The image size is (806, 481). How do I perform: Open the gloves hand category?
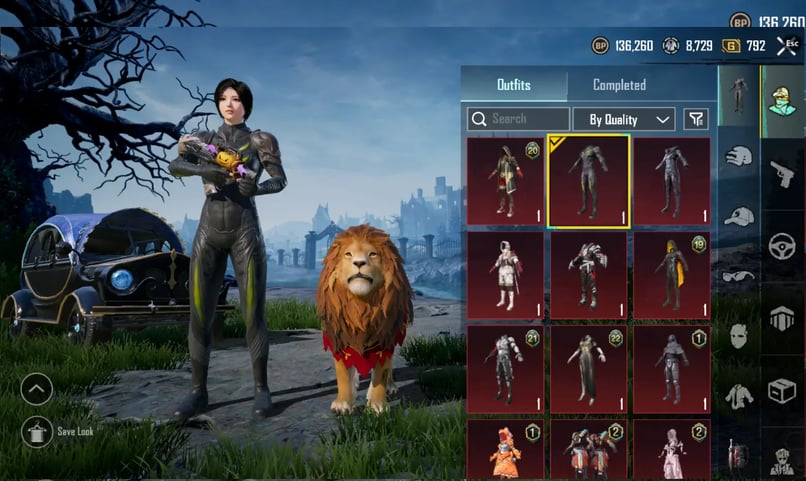click(x=739, y=156)
